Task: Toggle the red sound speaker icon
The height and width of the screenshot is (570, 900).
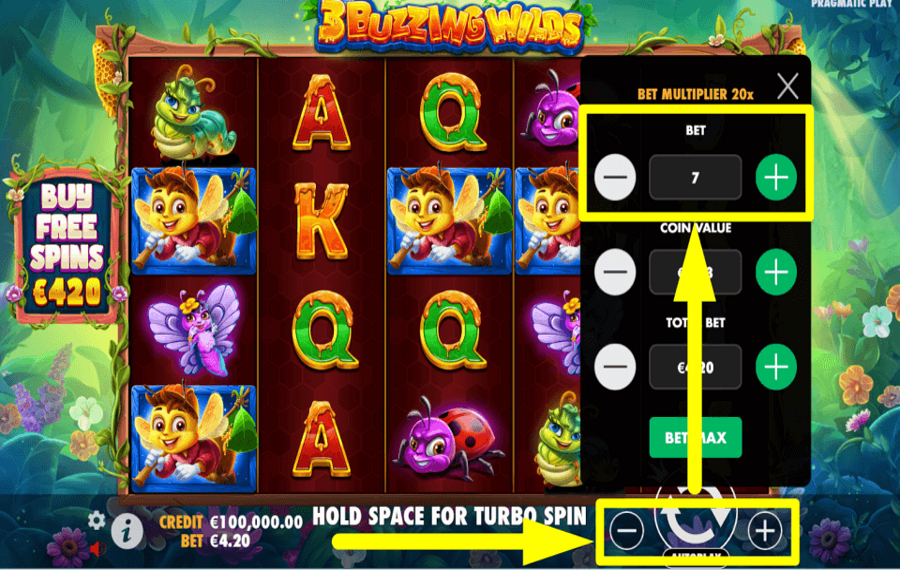Action: pyautogui.click(x=98, y=548)
